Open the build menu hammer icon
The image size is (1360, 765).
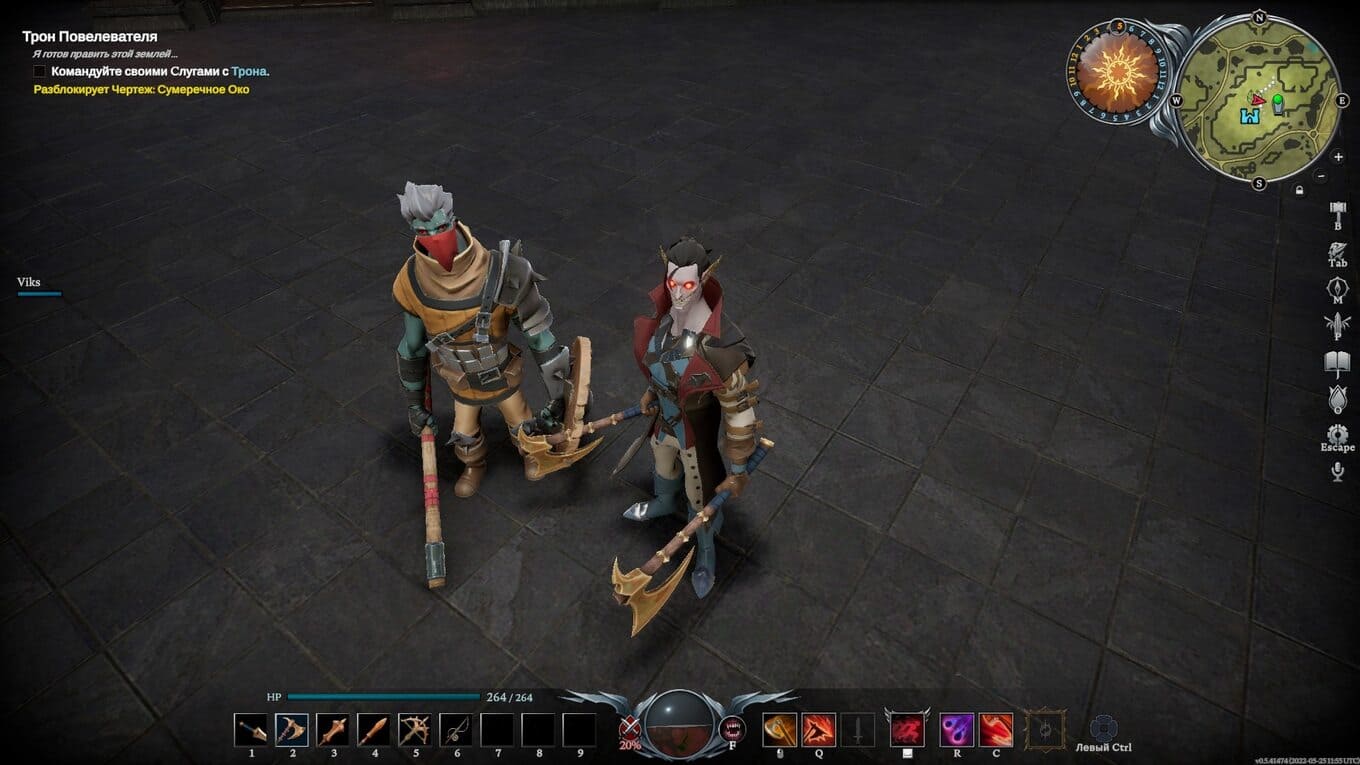click(1338, 213)
